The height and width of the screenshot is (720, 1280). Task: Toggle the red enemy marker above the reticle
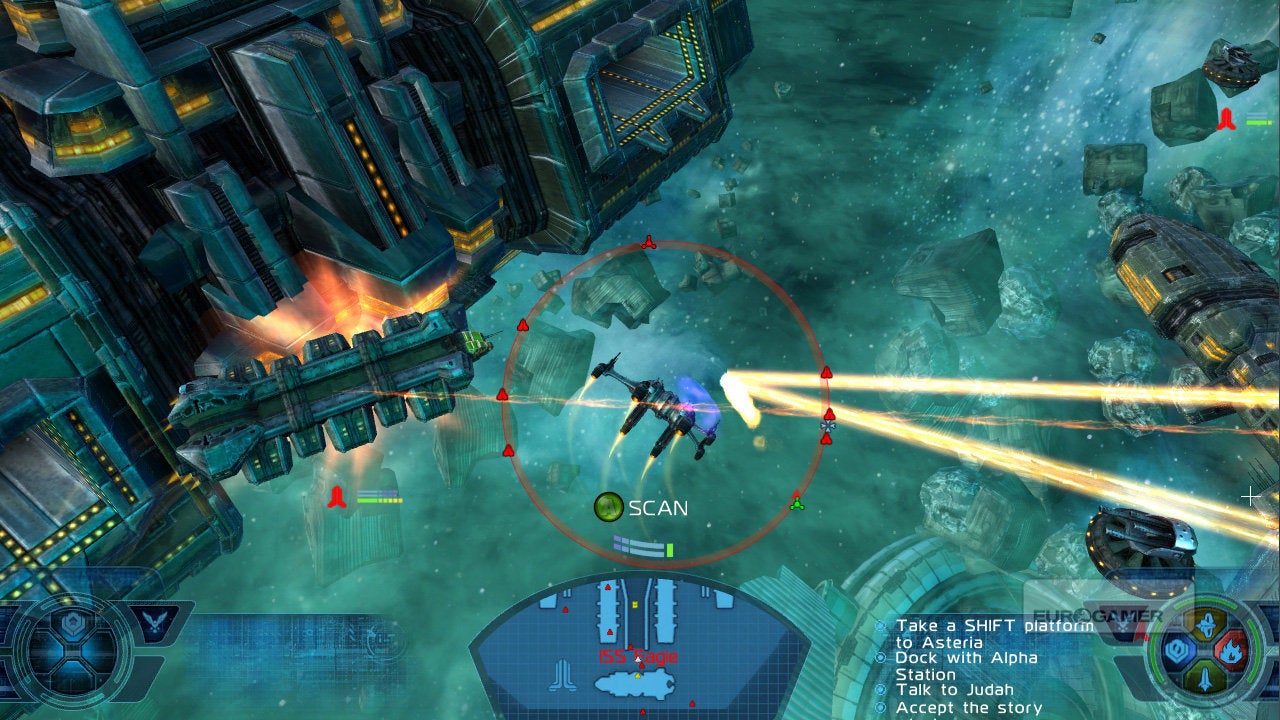click(650, 240)
